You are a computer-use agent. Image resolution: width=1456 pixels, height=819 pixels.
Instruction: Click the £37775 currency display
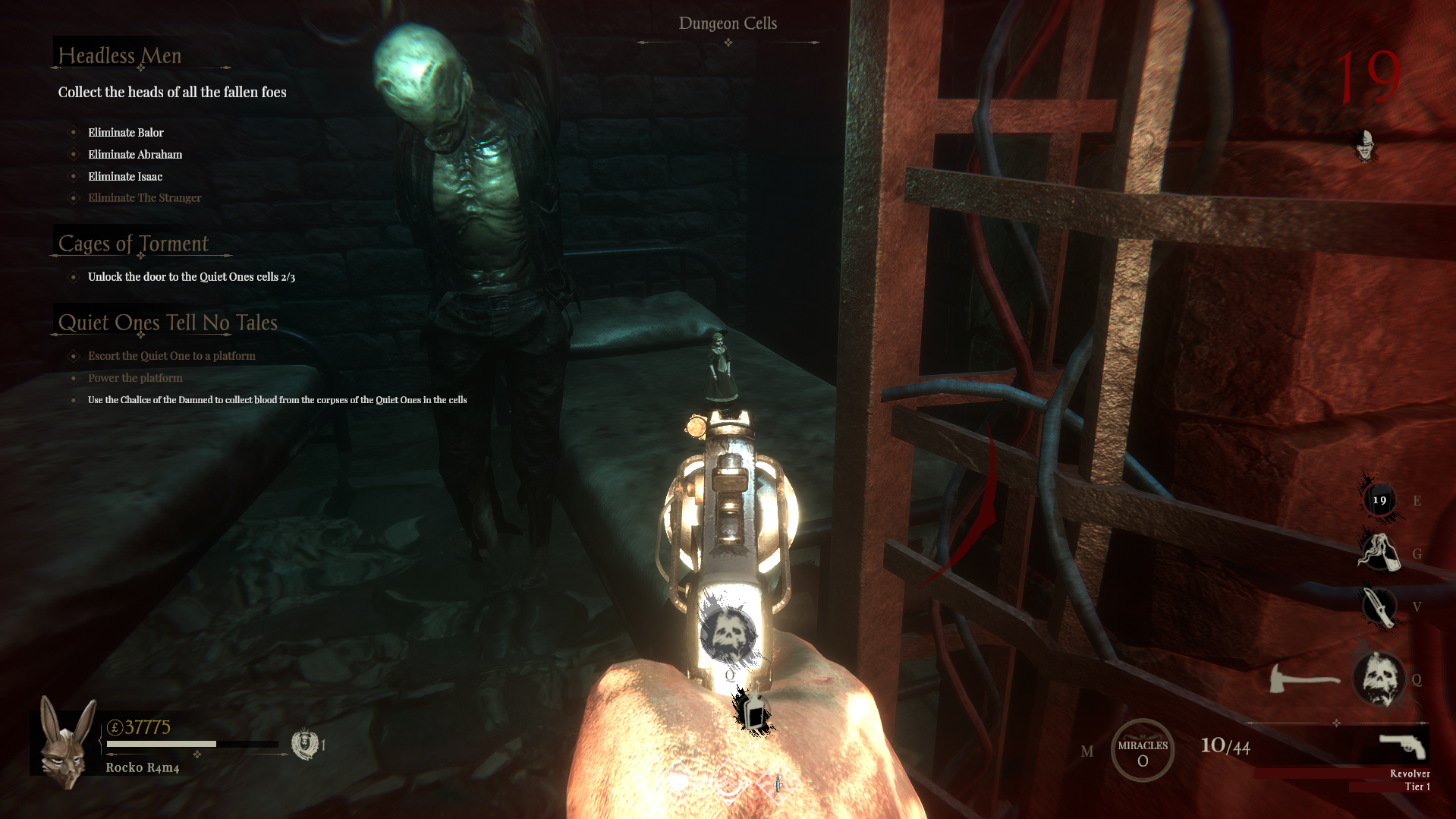(x=142, y=726)
